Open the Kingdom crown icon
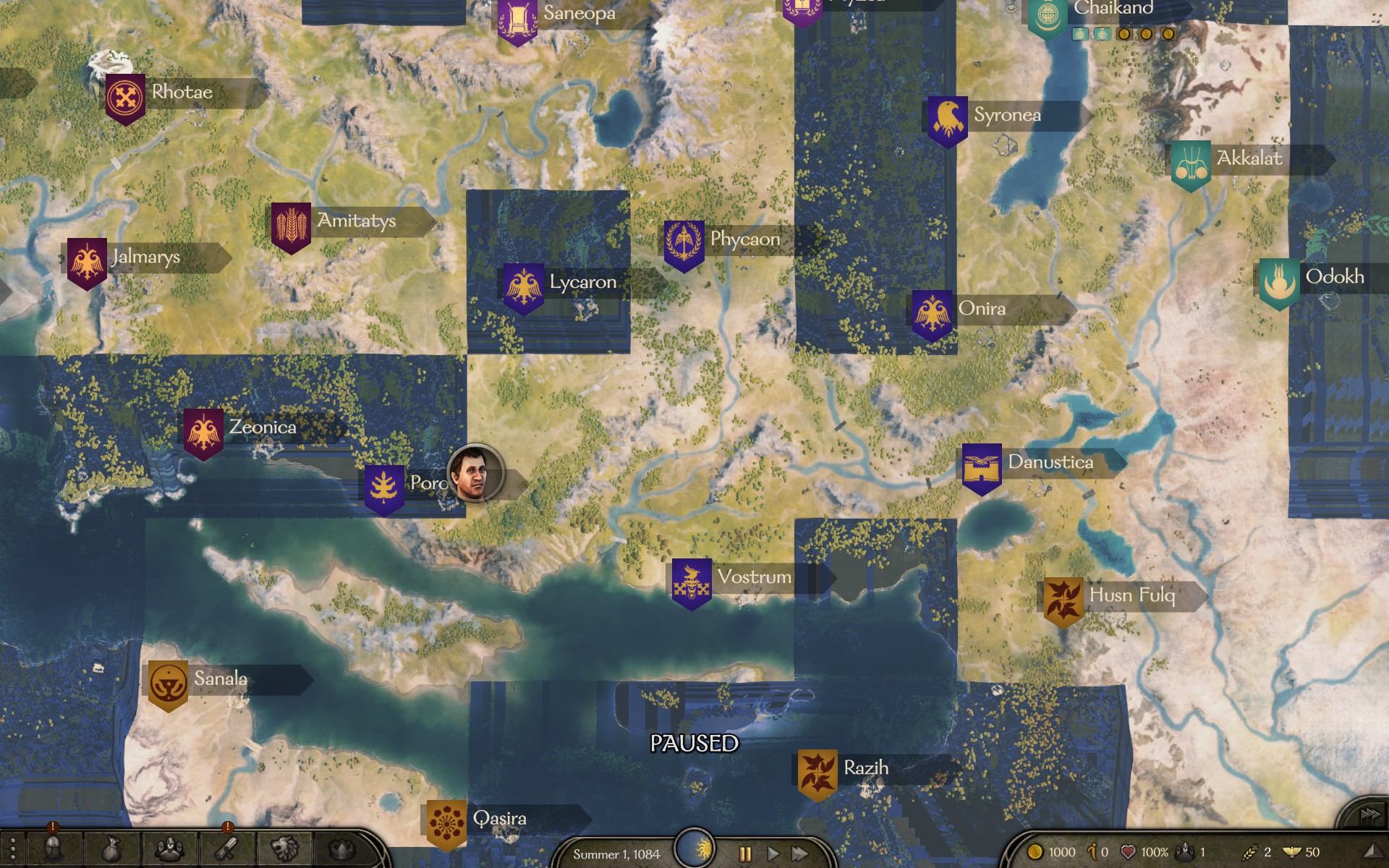The image size is (1389, 868). point(340,849)
